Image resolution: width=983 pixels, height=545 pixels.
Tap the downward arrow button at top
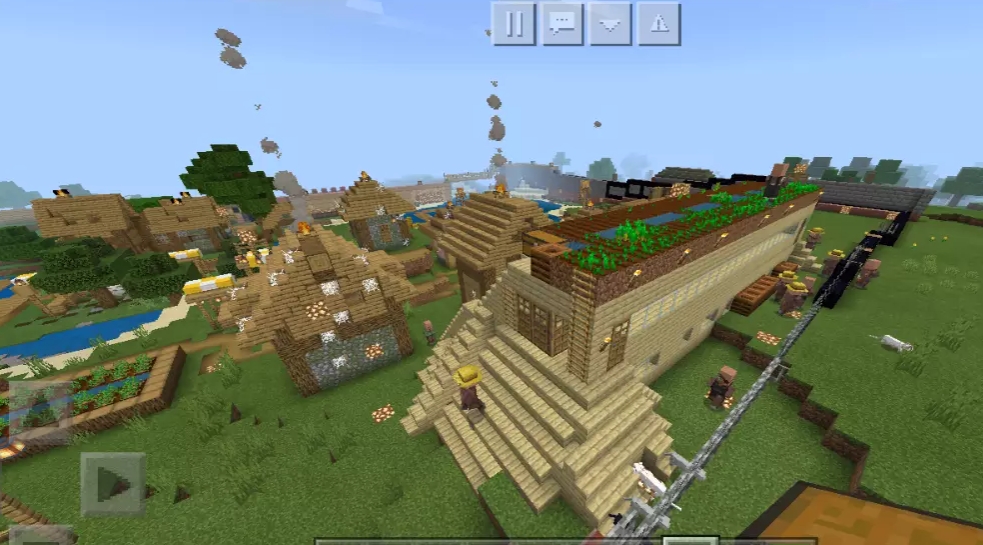pos(610,24)
